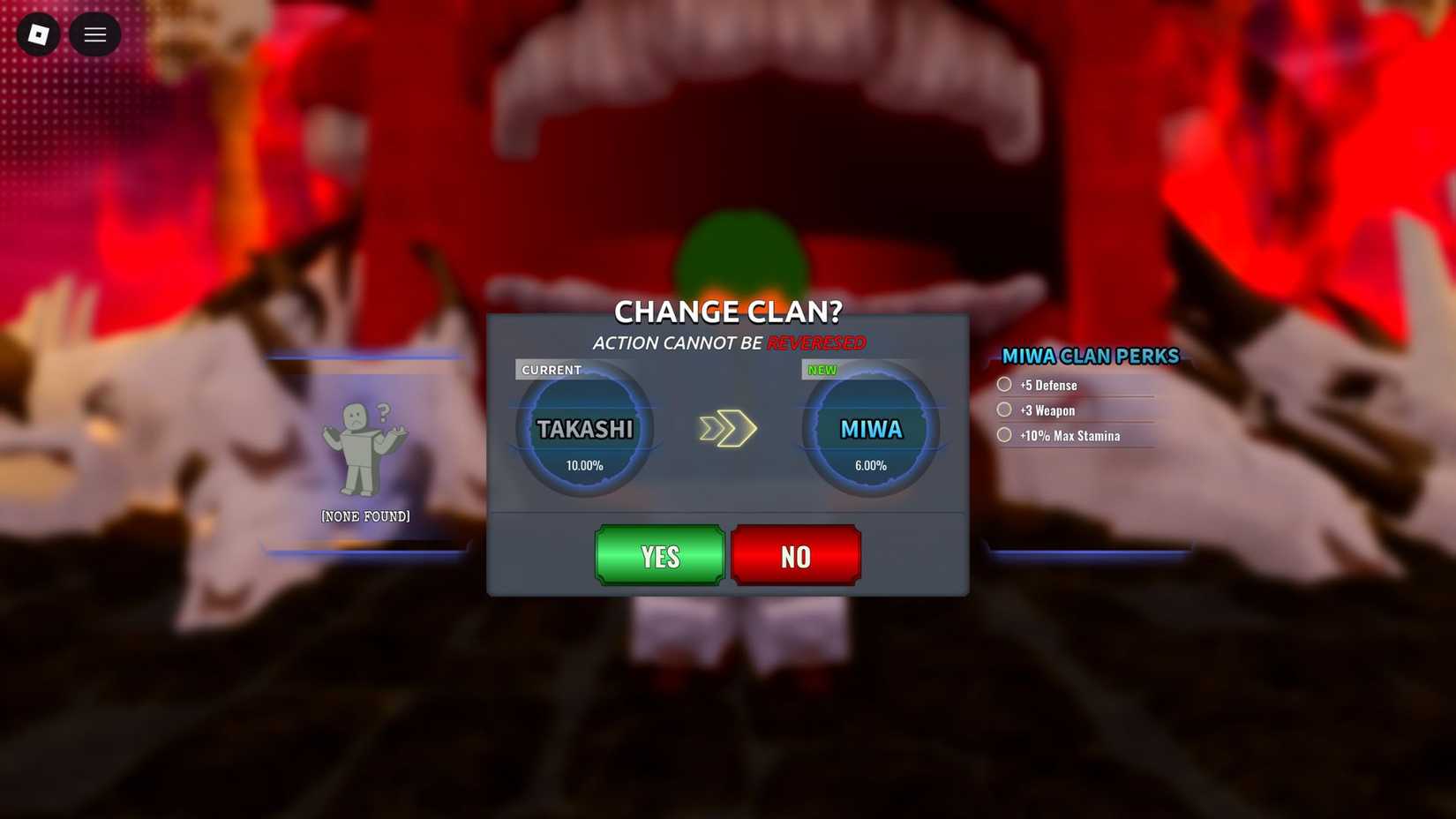The height and width of the screenshot is (819, 1456).
Task: Click the TAKASHI 10.00% percentage display
Action: click(x=585, y=465)
